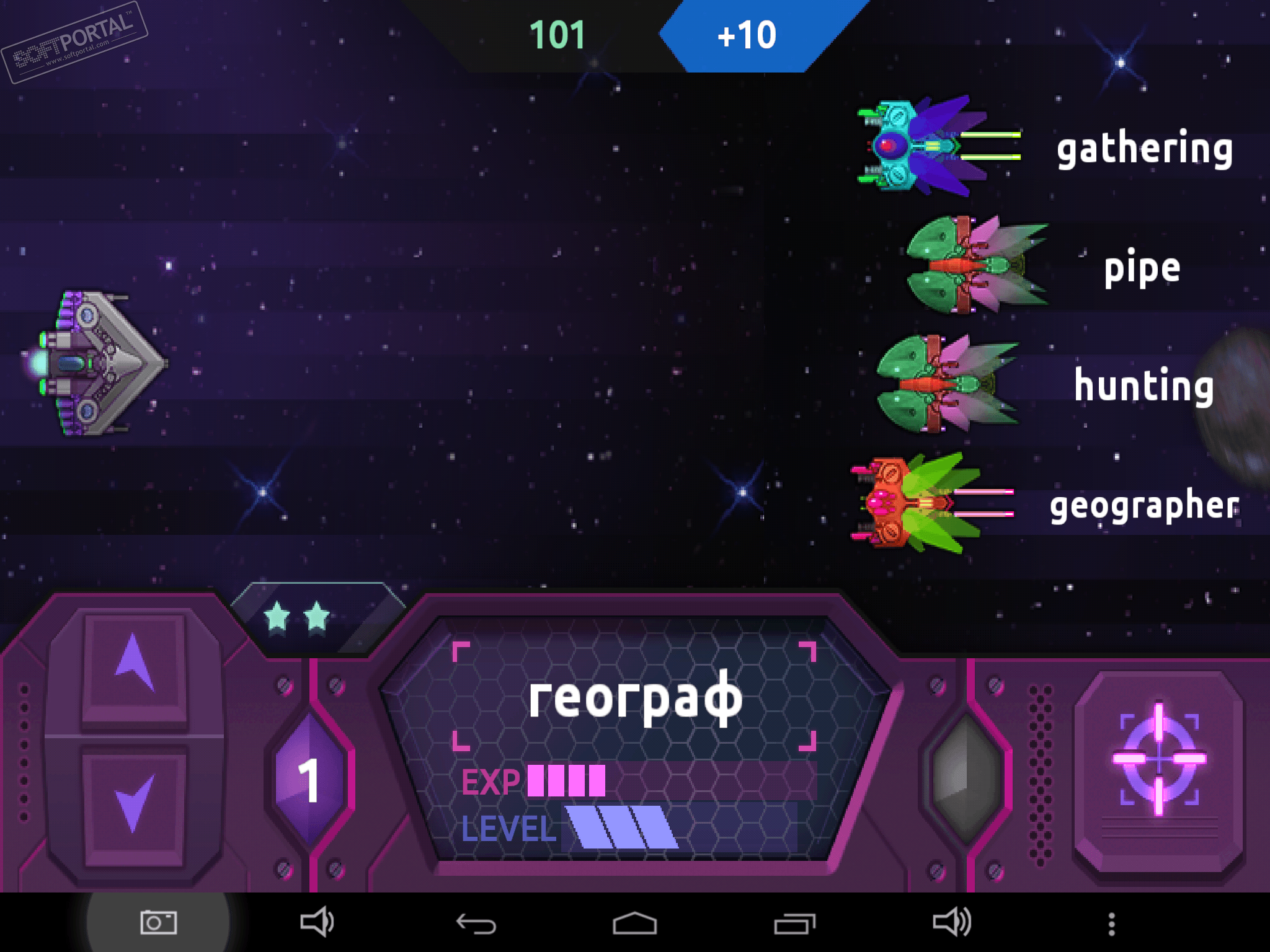Image resolution: width=1270 pixels, height=952 pixels.
Task: Open the recent apps switcher
Action: pyautogui.click(x=794, y=923)
